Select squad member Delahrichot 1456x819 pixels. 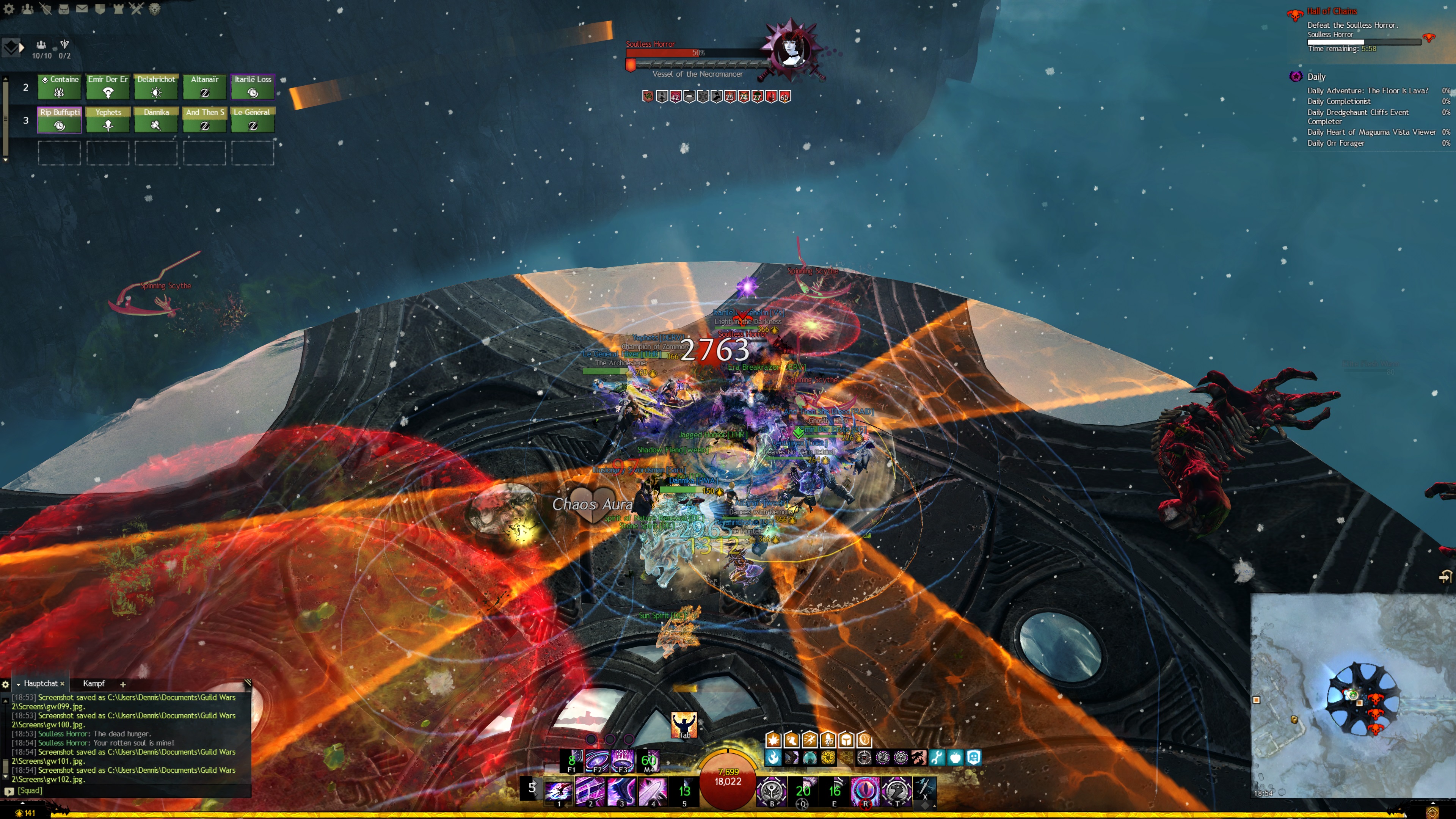click(x=156, y=86)
